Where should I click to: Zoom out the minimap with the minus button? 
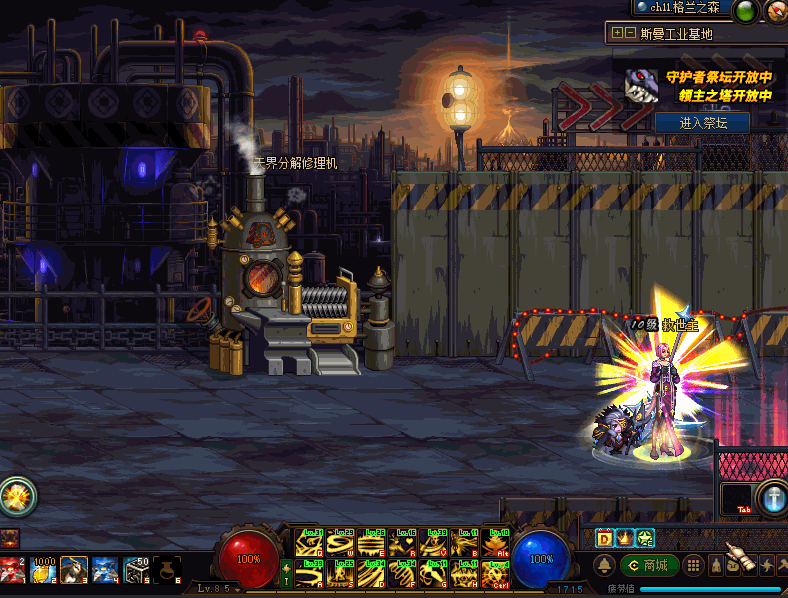click(630, 33)
